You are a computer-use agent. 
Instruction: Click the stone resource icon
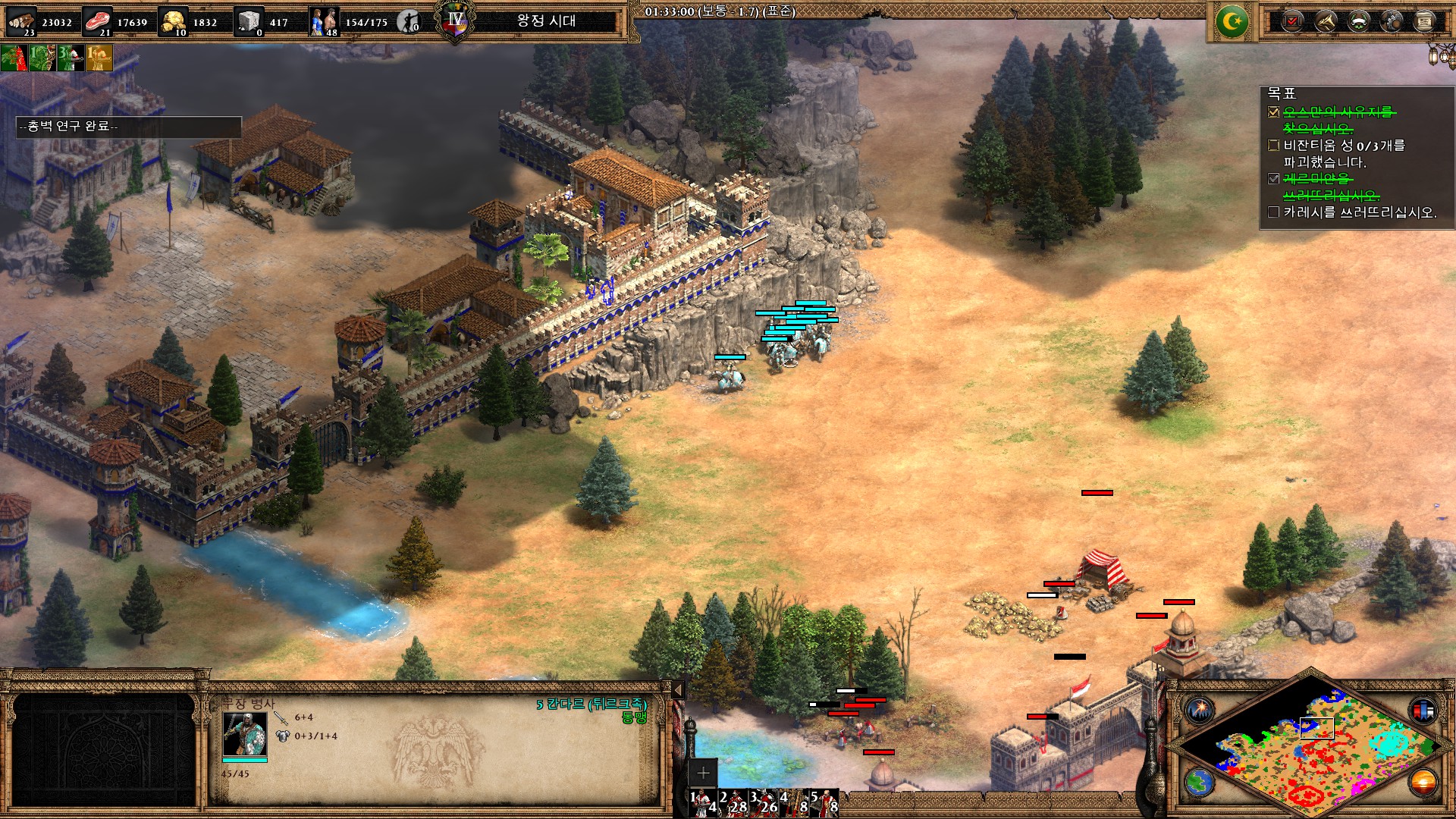tap(249, 20)
